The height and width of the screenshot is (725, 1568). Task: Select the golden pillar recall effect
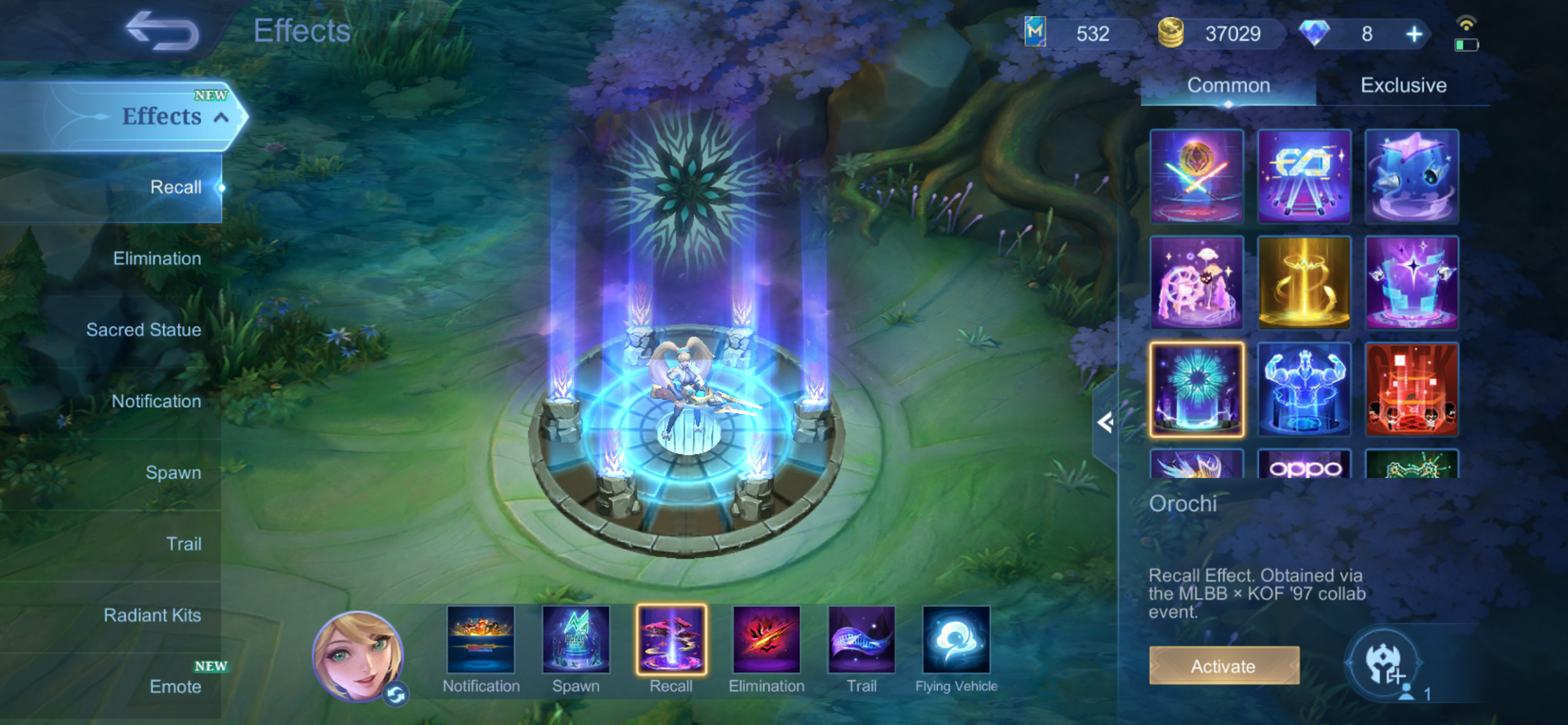click(x=1304, y=283)
